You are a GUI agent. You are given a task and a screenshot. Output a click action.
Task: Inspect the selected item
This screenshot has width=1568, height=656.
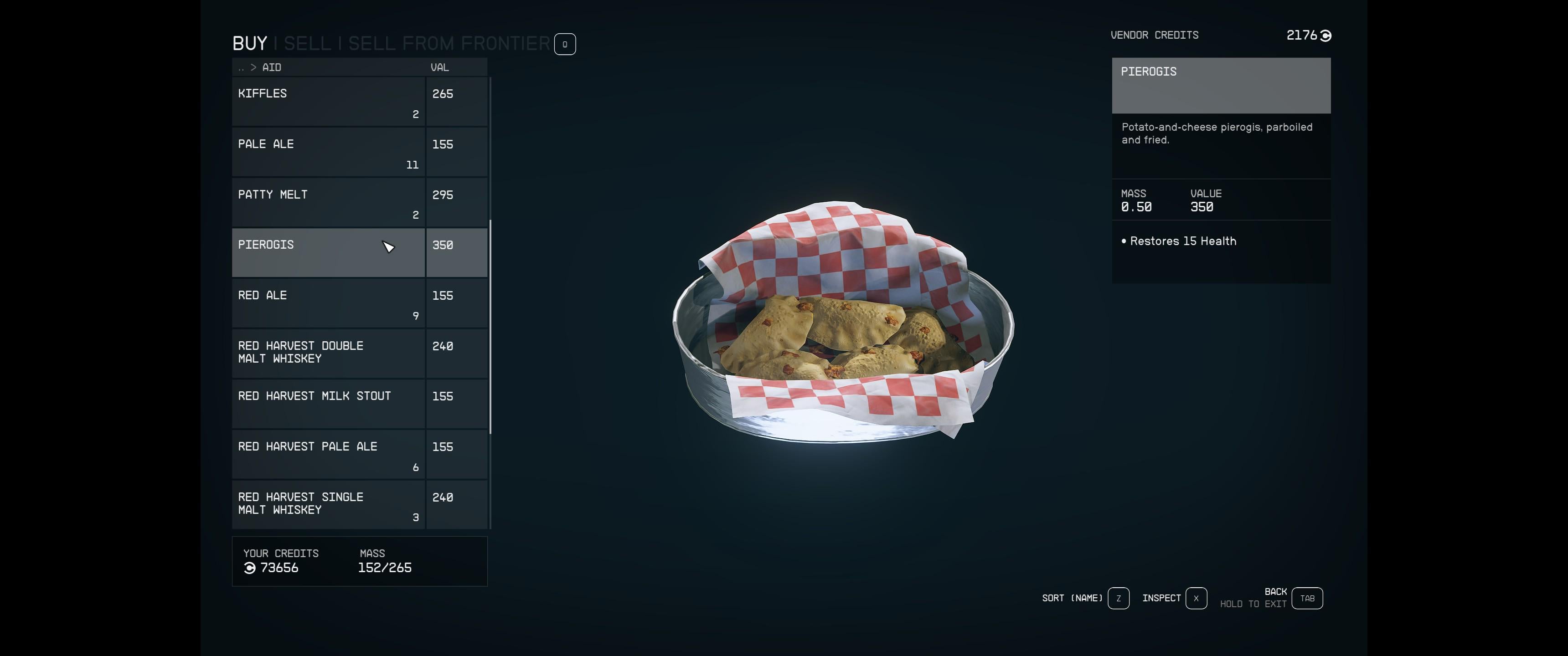pos(1196,598)
